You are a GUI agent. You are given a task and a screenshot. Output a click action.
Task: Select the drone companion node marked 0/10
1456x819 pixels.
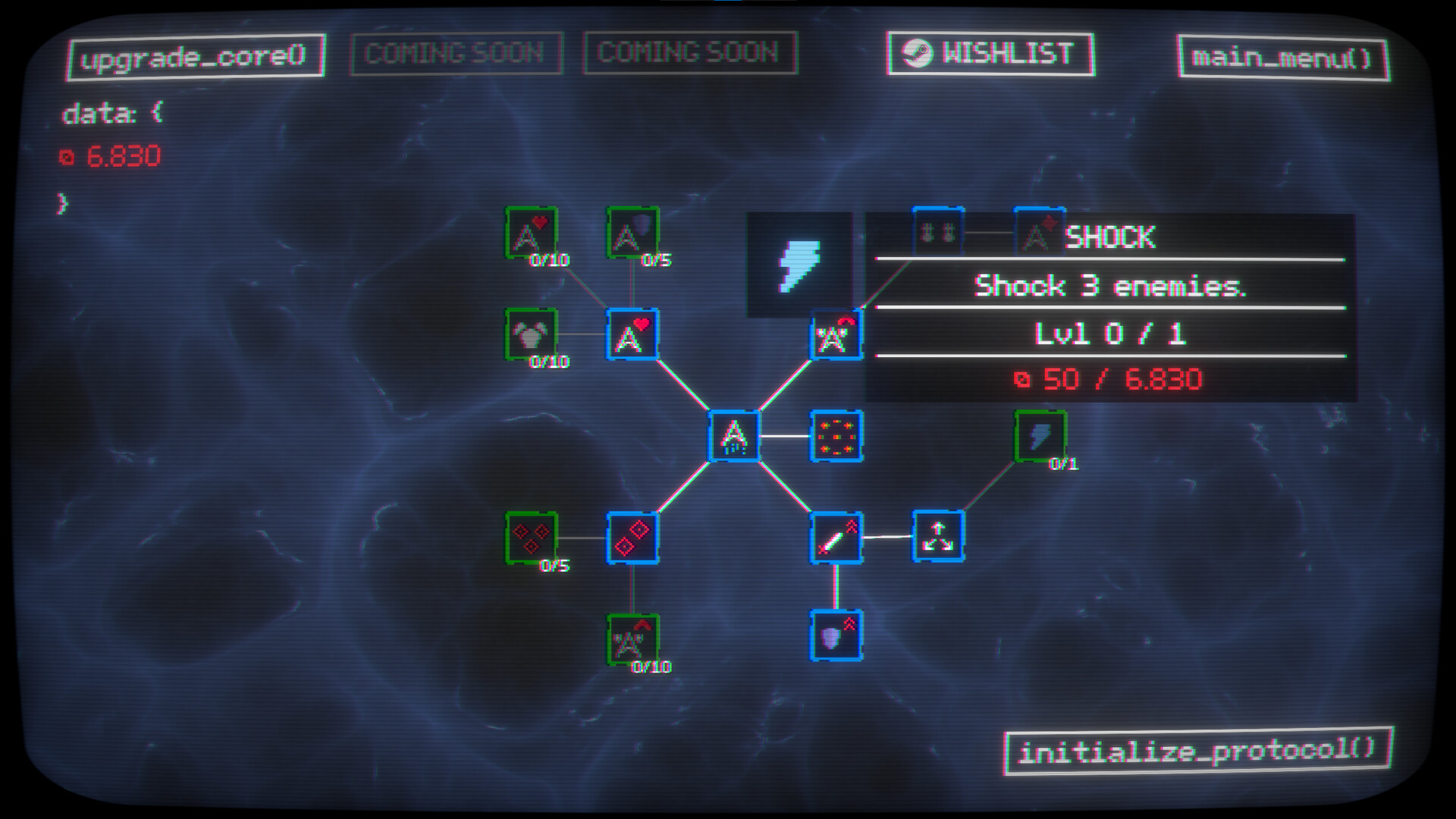[x=532, y=334]
